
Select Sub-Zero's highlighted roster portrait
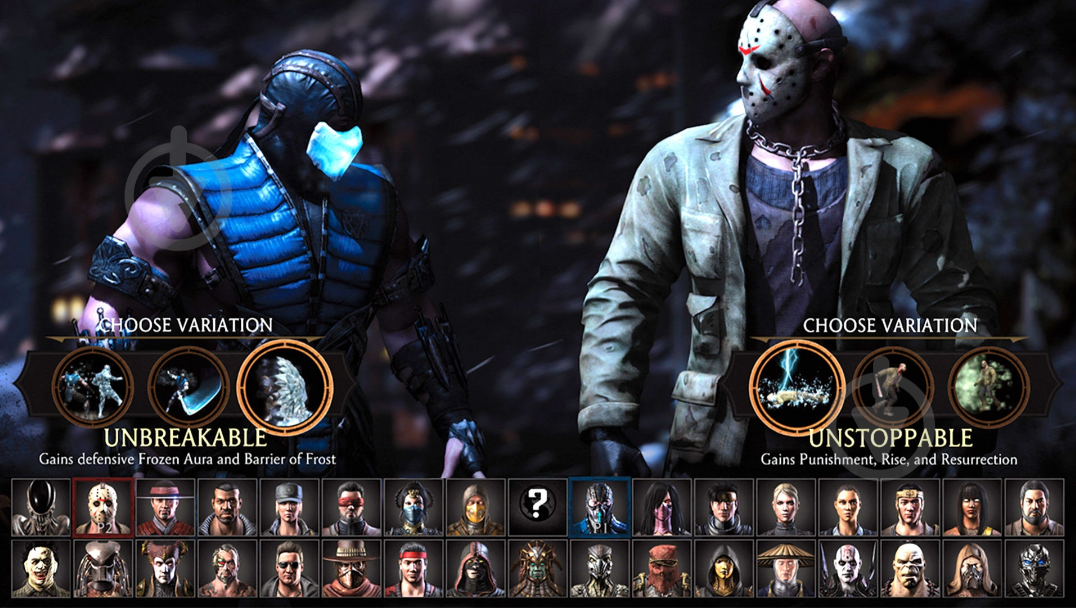(x=599, y=507)
